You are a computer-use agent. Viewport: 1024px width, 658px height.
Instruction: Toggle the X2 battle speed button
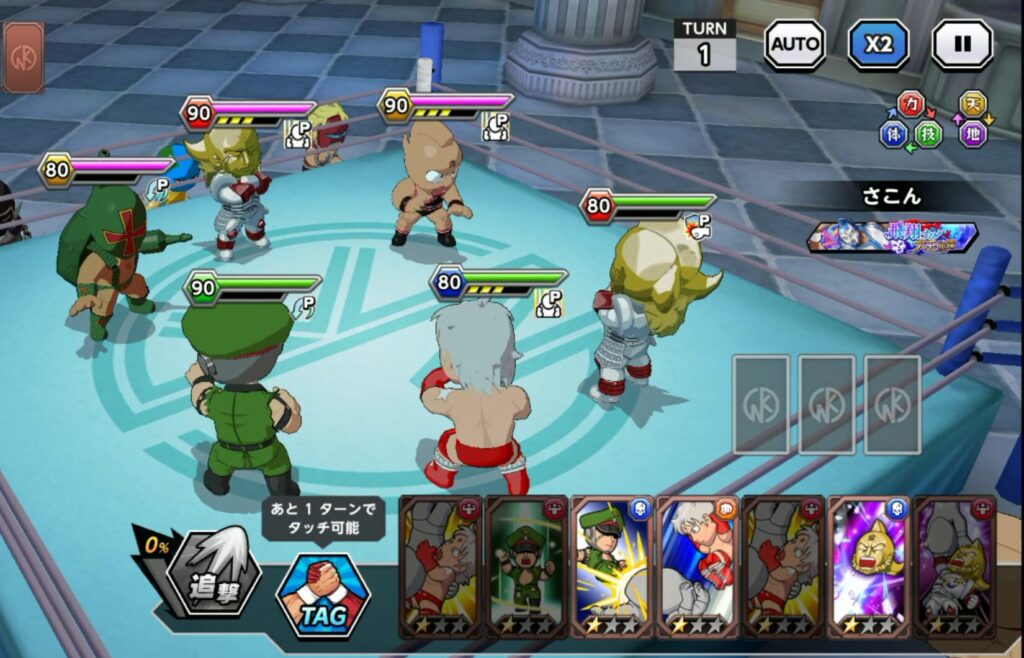(x=878, y=44)
